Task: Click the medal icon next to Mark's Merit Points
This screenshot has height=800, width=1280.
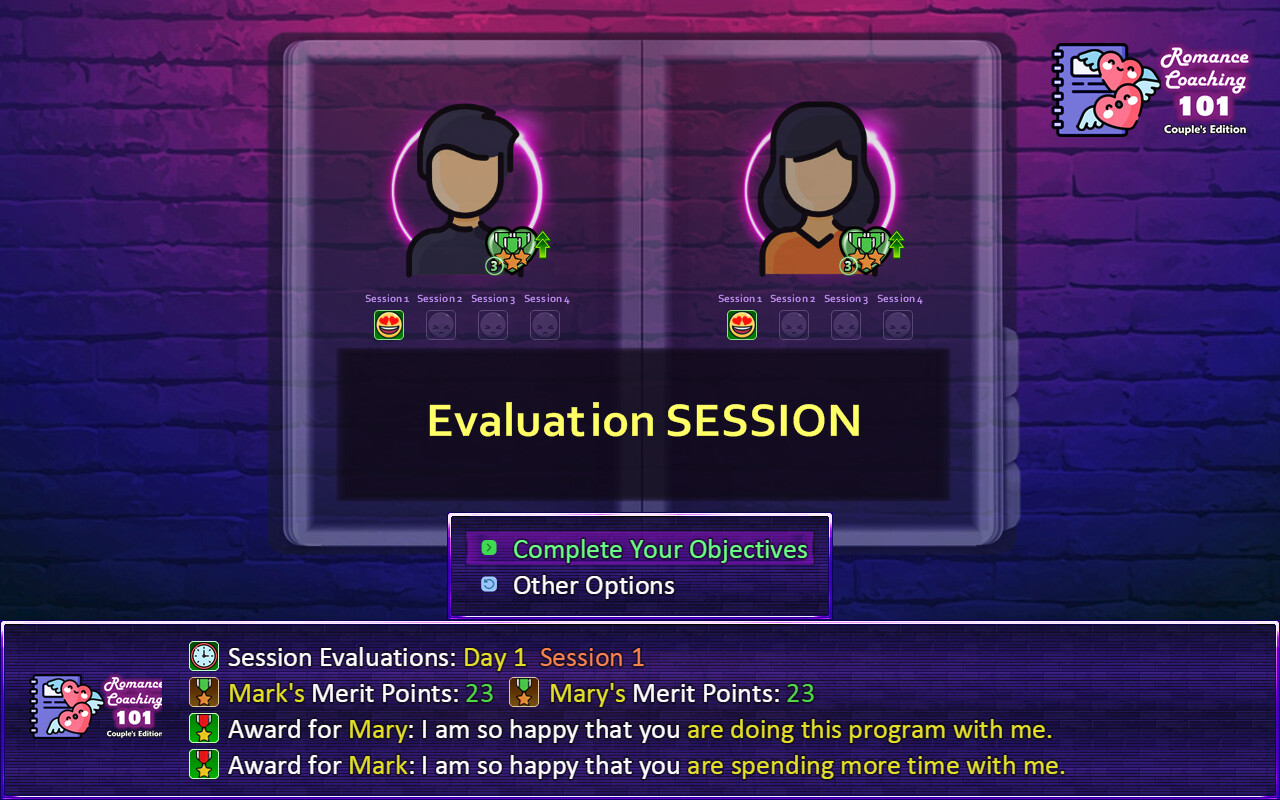Action: point(204,693)
